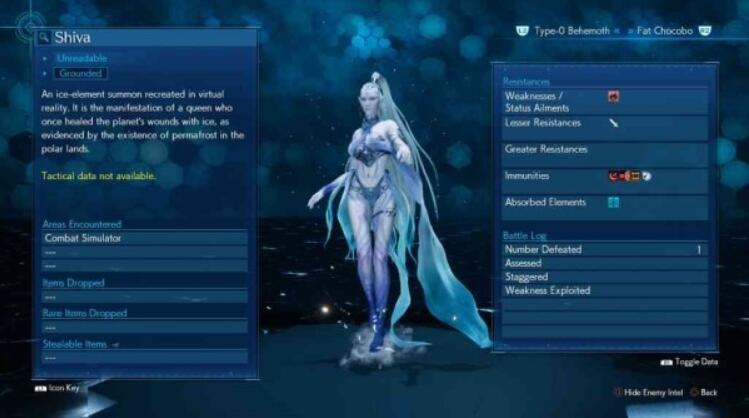Image resolution: width=749 pixels, height=418 pixels.
Task: Click the Stealable Items header
Action: point(77,344)
